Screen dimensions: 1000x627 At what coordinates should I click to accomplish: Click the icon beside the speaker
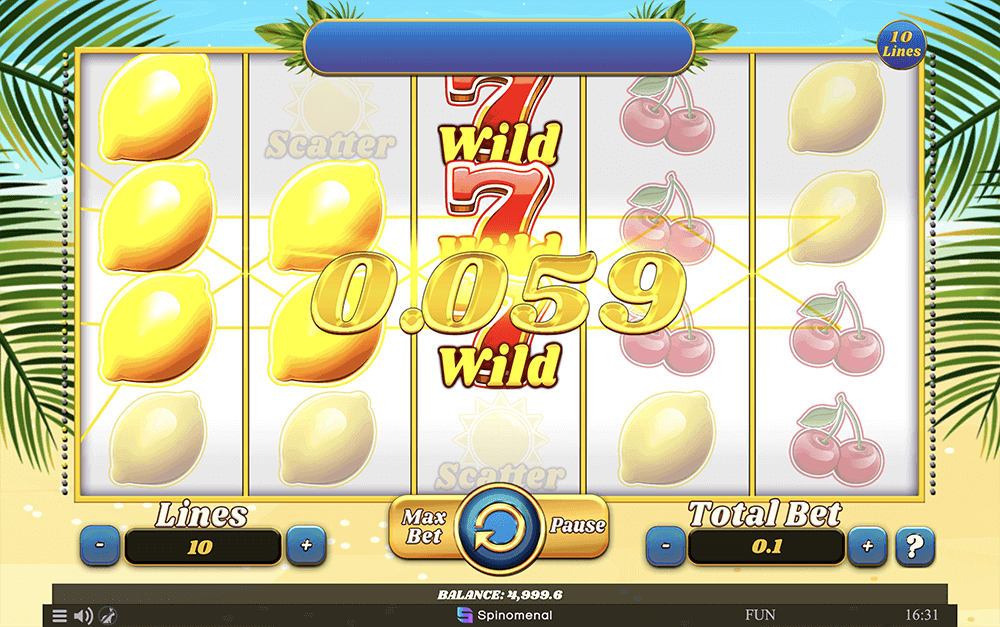click(108, 616)
